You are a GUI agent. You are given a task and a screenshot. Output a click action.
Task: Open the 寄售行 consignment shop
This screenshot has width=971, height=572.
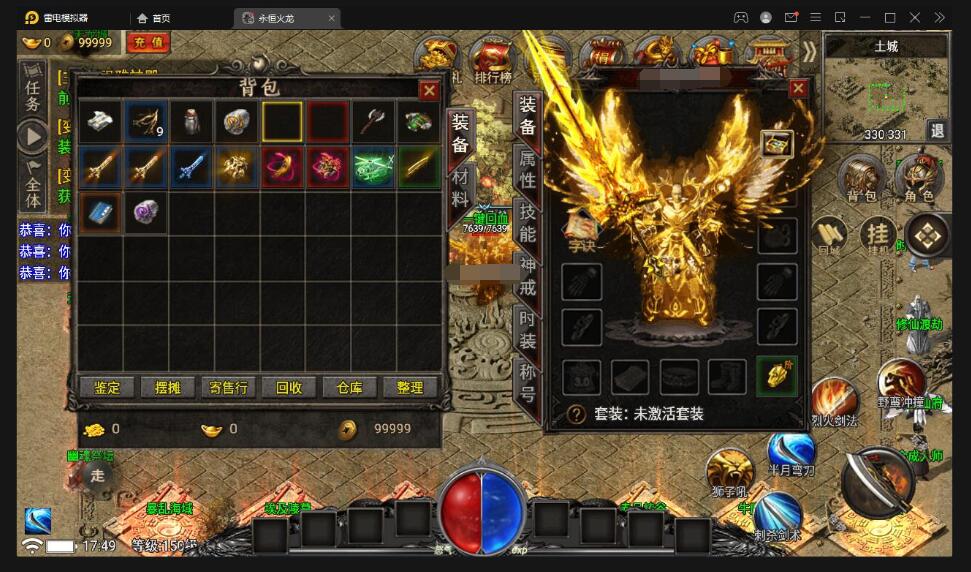click(x=228, y=387)
